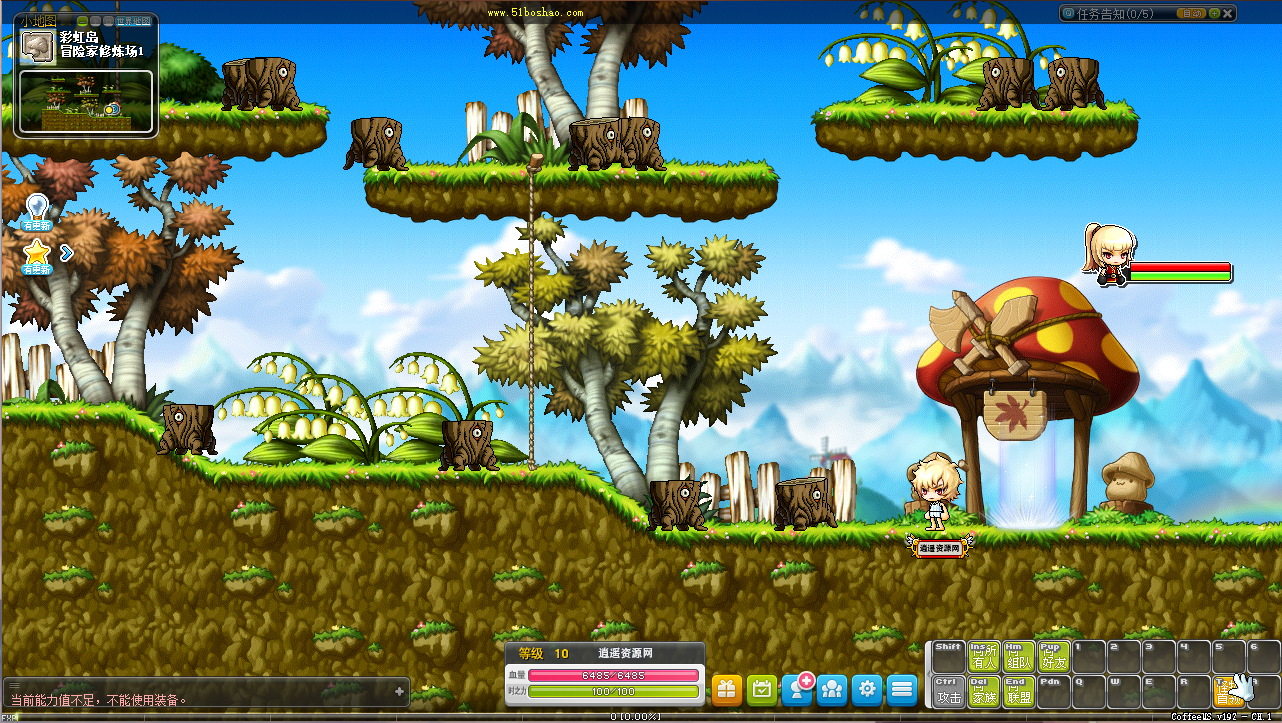Open the star update notification
The width and height of the screenshot is (1282, 723).
pyautogui.click(x=37, y=256)
